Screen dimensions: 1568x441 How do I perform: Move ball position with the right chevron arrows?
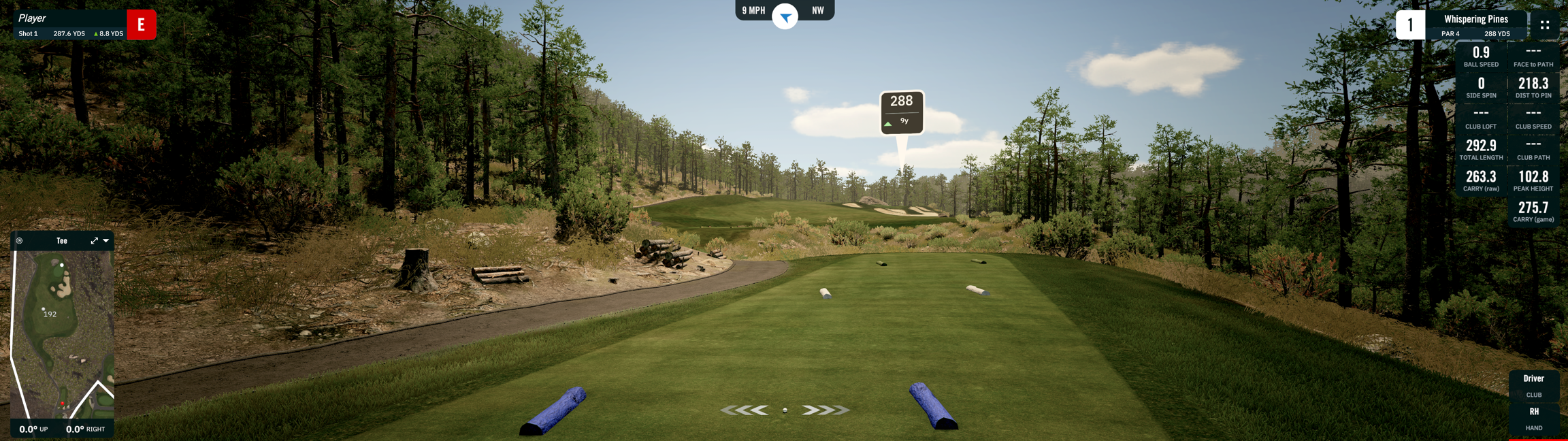coord(825,410)
